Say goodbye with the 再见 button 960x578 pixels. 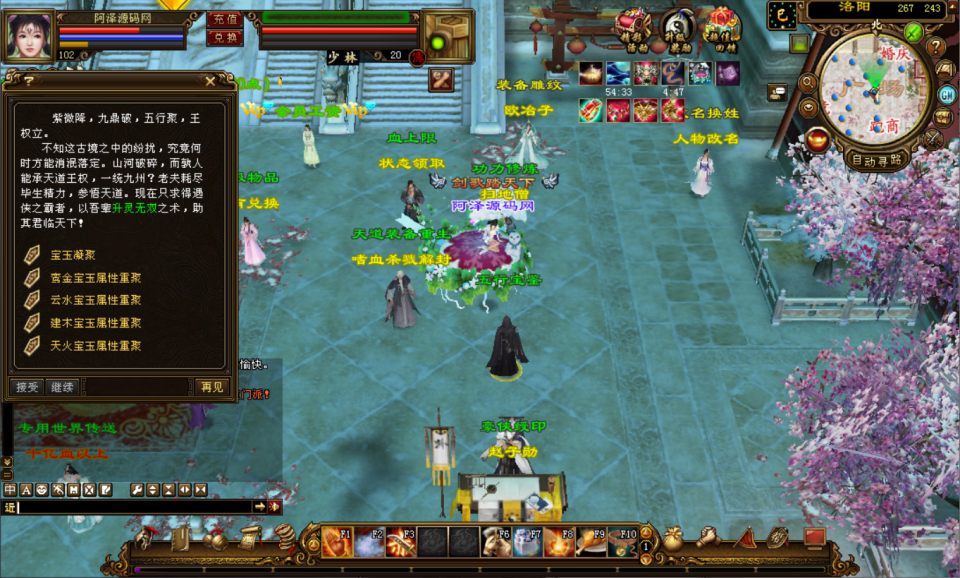[212, 386]
